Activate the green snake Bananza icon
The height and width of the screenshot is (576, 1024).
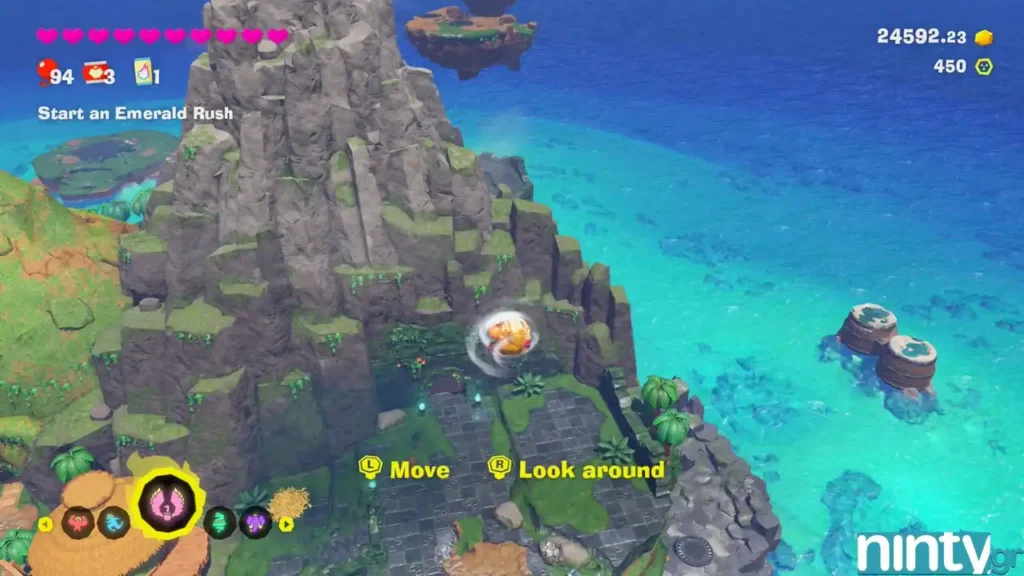click(222, 522)
